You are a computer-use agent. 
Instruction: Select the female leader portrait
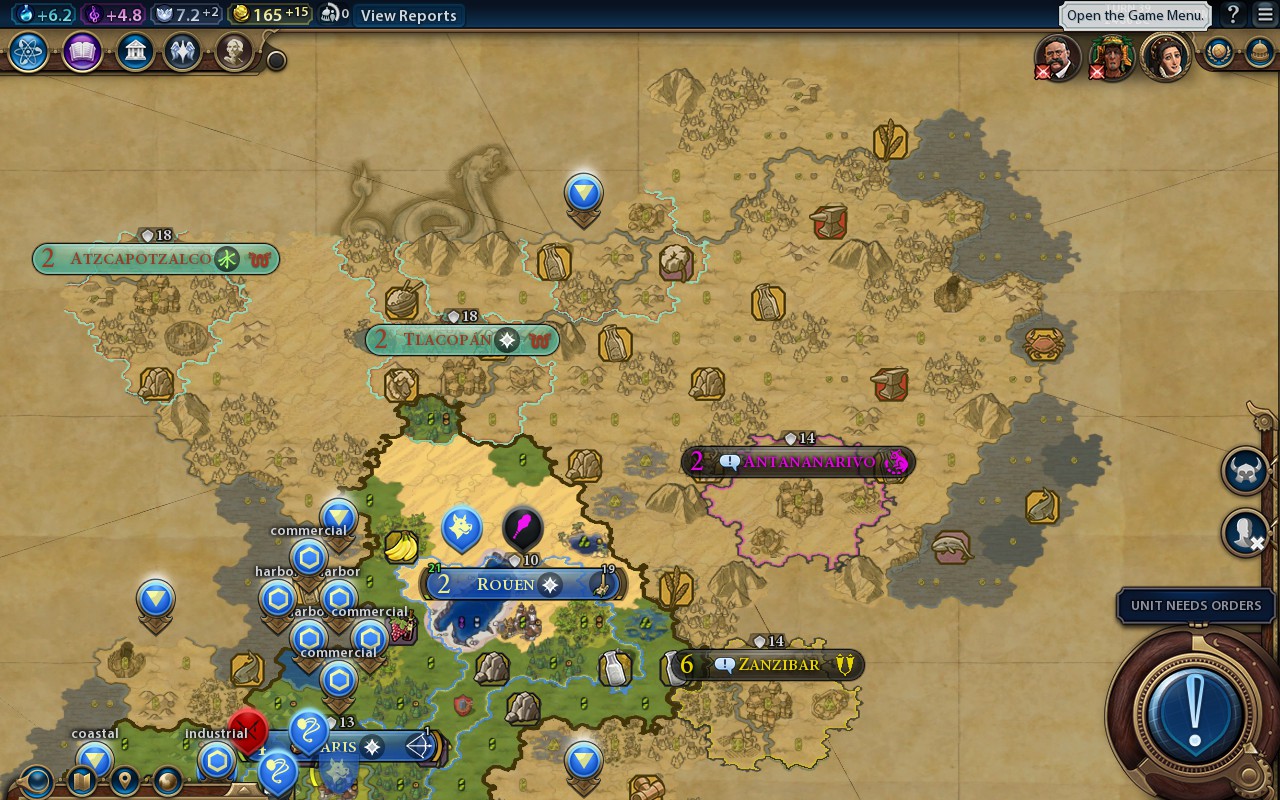coord(1166,56)
